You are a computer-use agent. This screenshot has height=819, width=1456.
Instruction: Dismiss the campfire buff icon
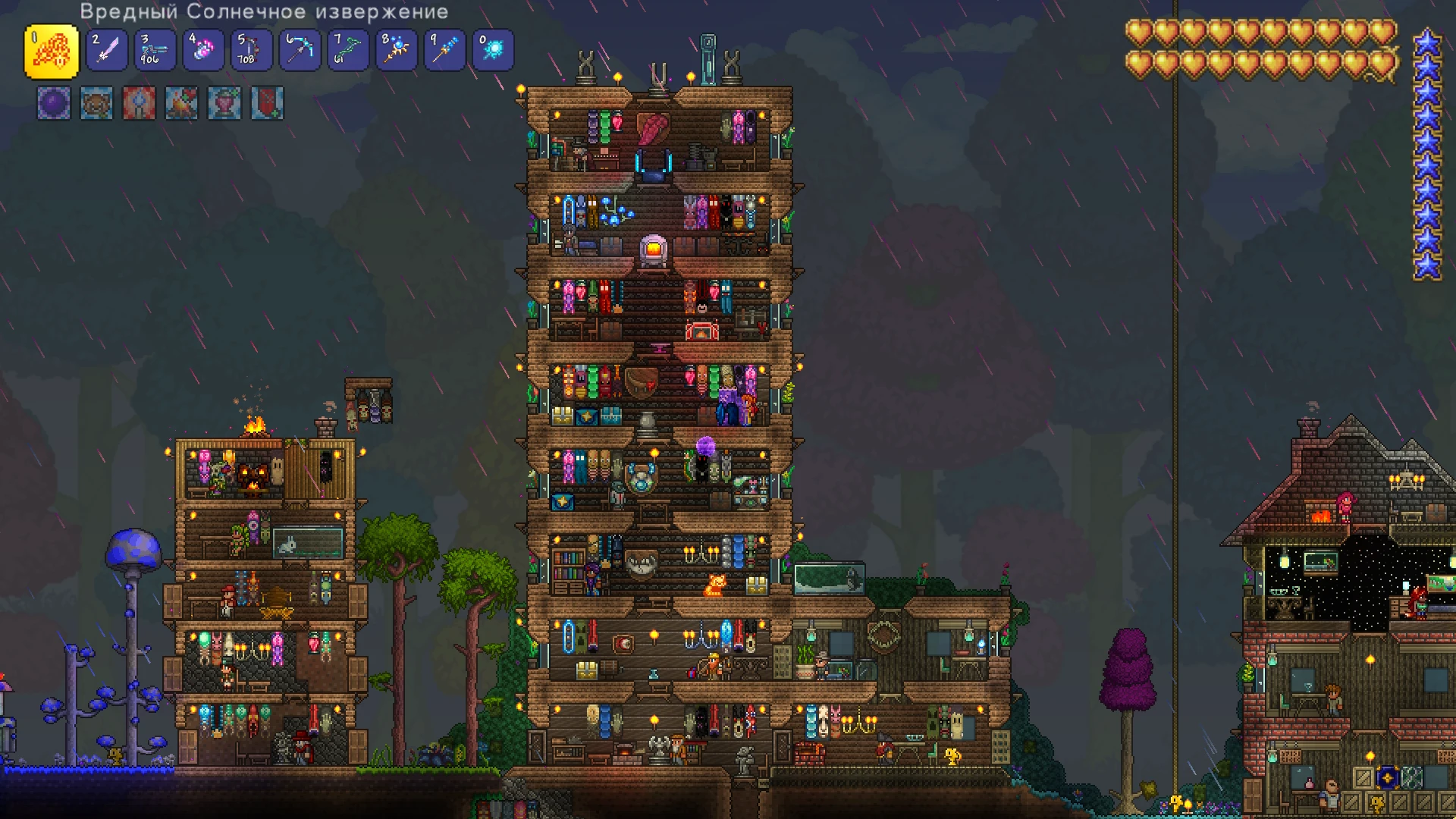pyautogui.click(x=181, y=104)
